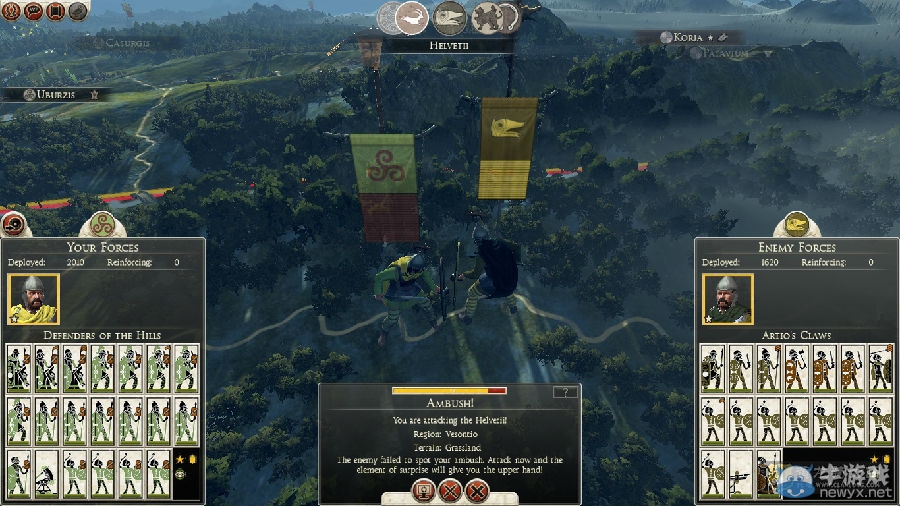
Task: Click the enemy faction emblem above Enemy Forces
Action: [795, 224]
